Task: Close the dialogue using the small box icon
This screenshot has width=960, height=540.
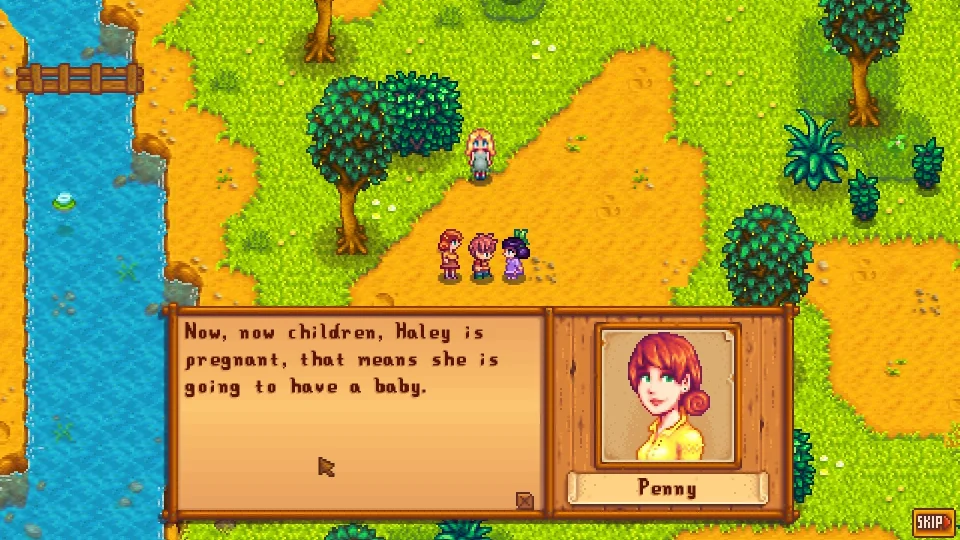Action: click(524, 501)
